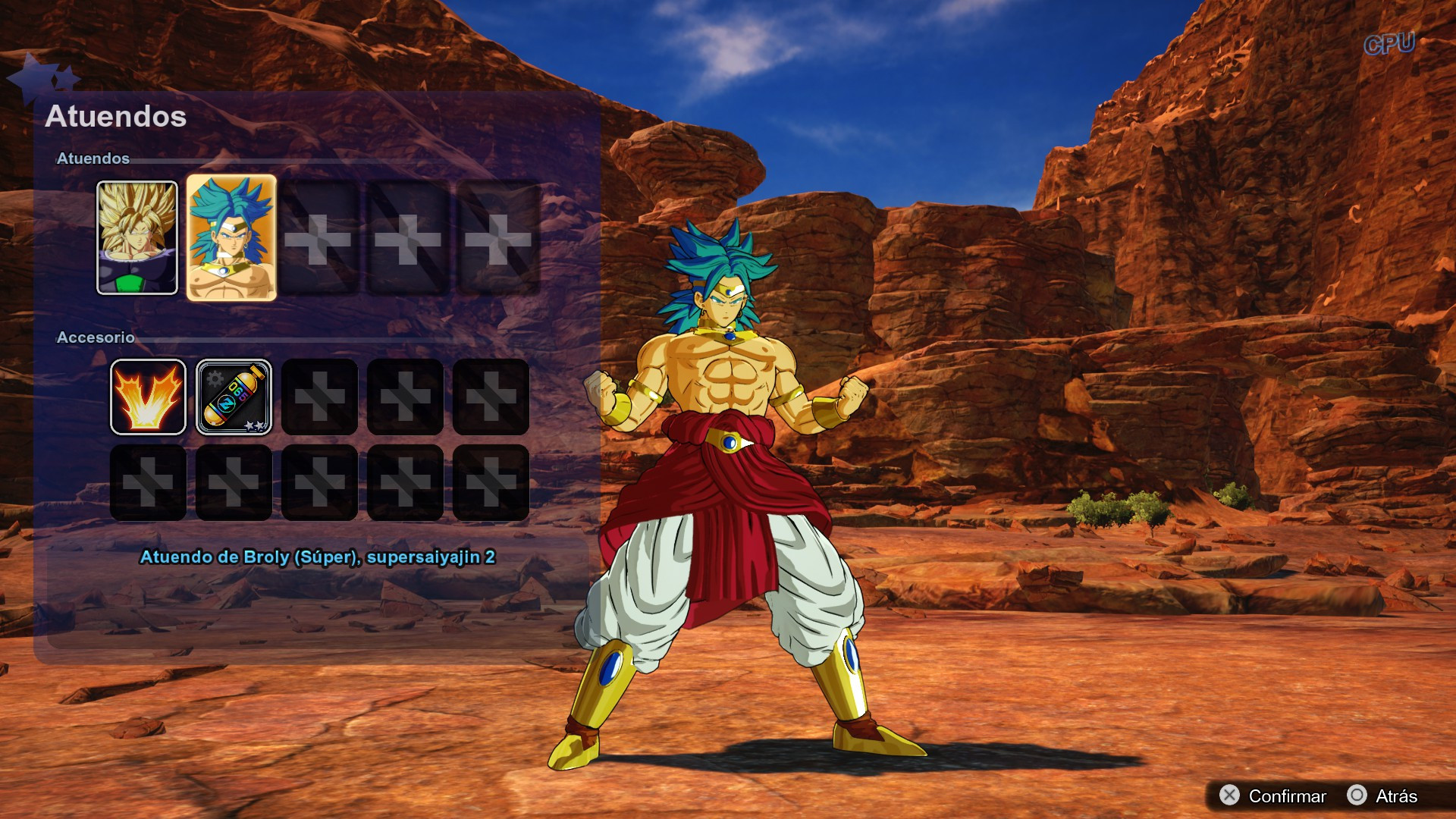This screenshot has width=1456, height=819.
Task: Select the capsule 065 accessory icon
Action: tap(234, 396)
